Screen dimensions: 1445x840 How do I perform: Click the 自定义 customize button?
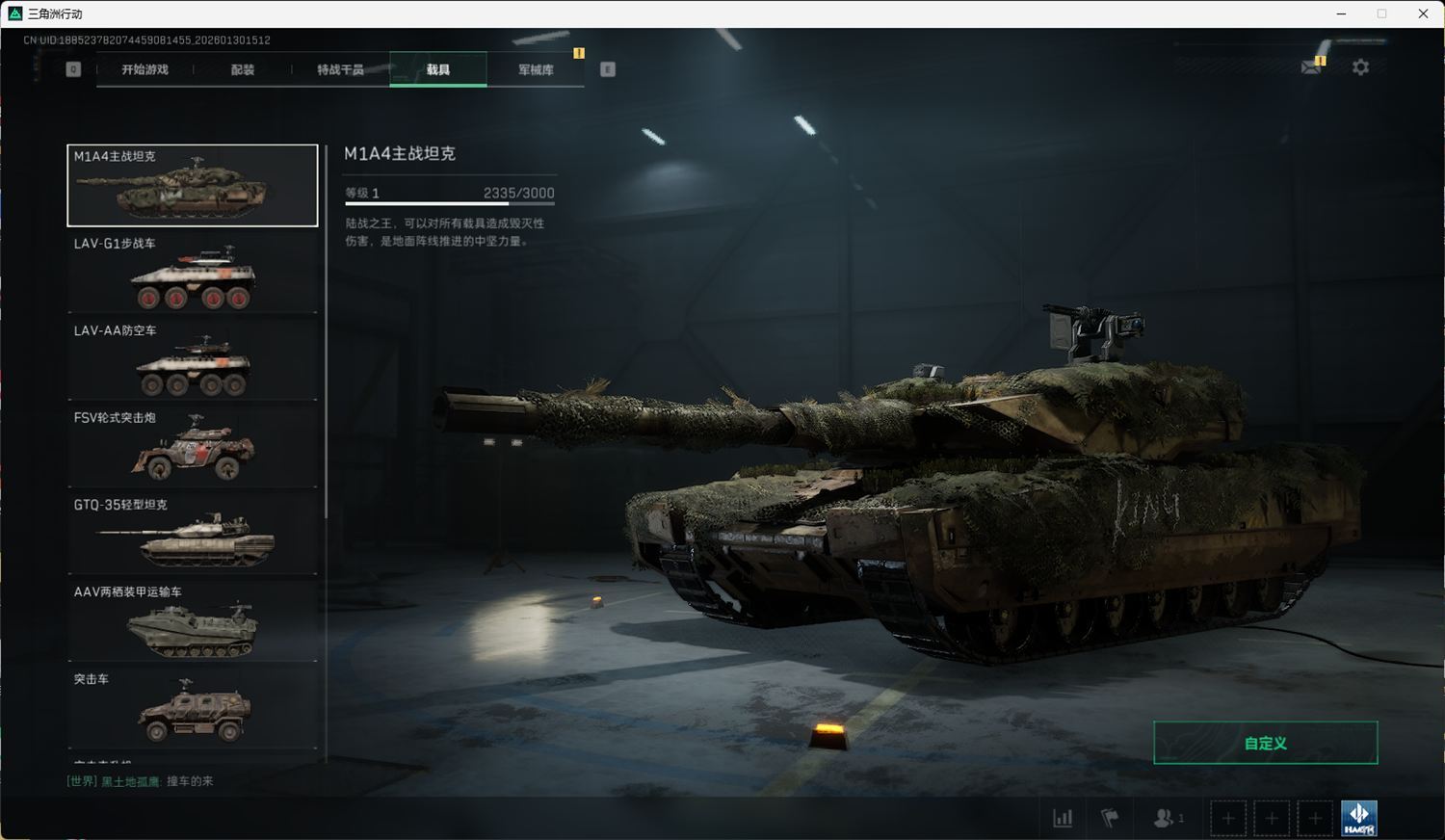pos(1265,743)
